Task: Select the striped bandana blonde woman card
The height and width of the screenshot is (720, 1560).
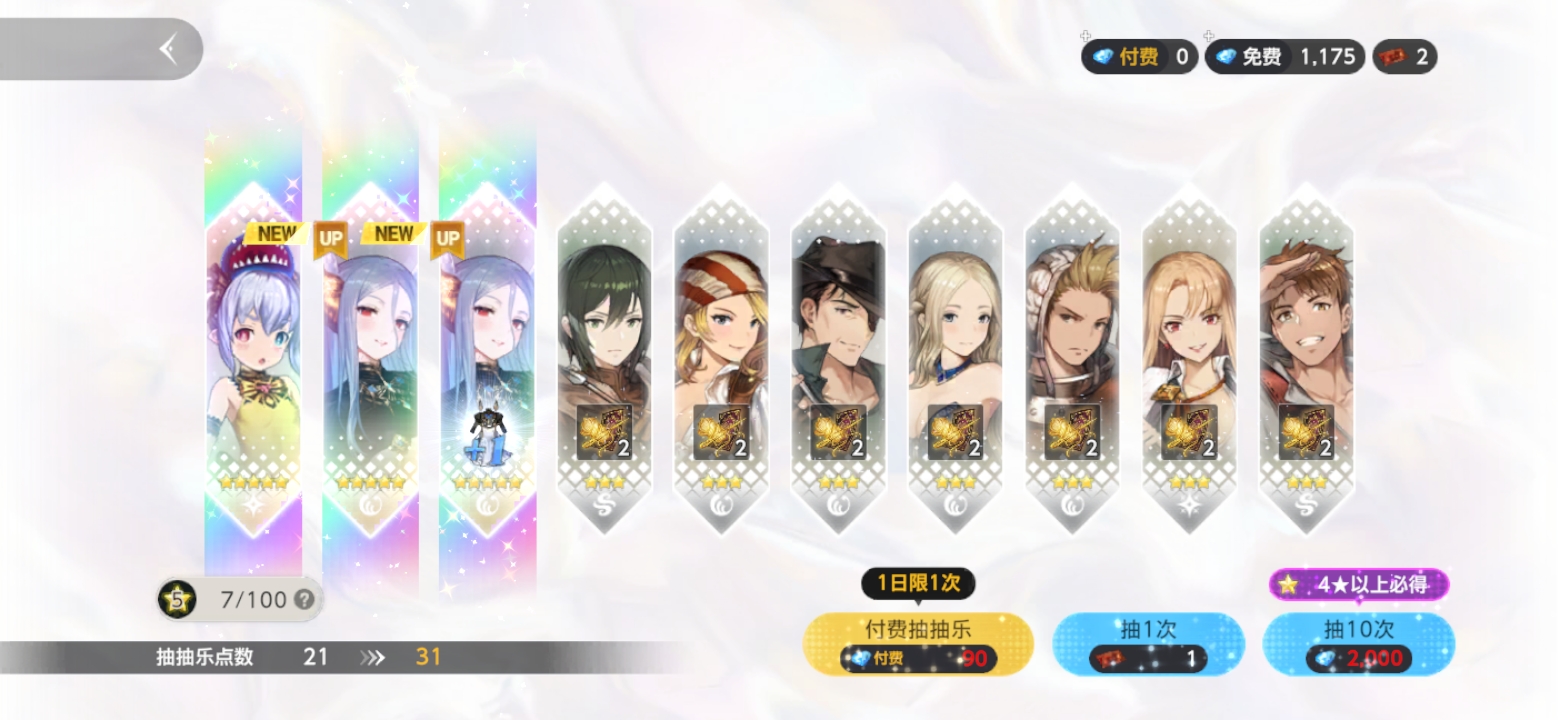Action: tap(721, 360)
